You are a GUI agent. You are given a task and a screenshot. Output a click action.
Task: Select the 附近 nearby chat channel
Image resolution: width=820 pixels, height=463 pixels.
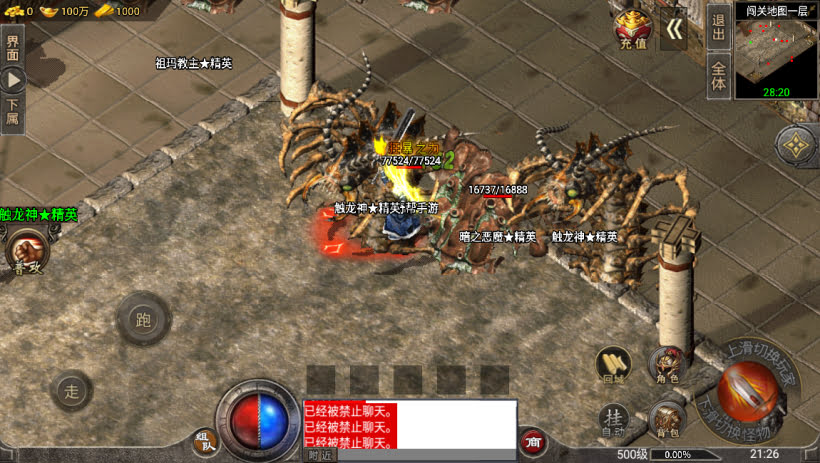pos(320,455)
